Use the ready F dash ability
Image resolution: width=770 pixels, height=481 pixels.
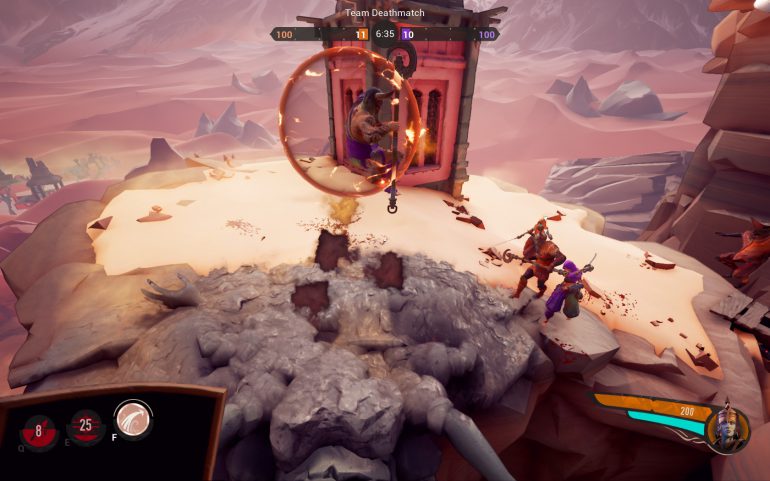pyautogui.click(x=132, y=418)
